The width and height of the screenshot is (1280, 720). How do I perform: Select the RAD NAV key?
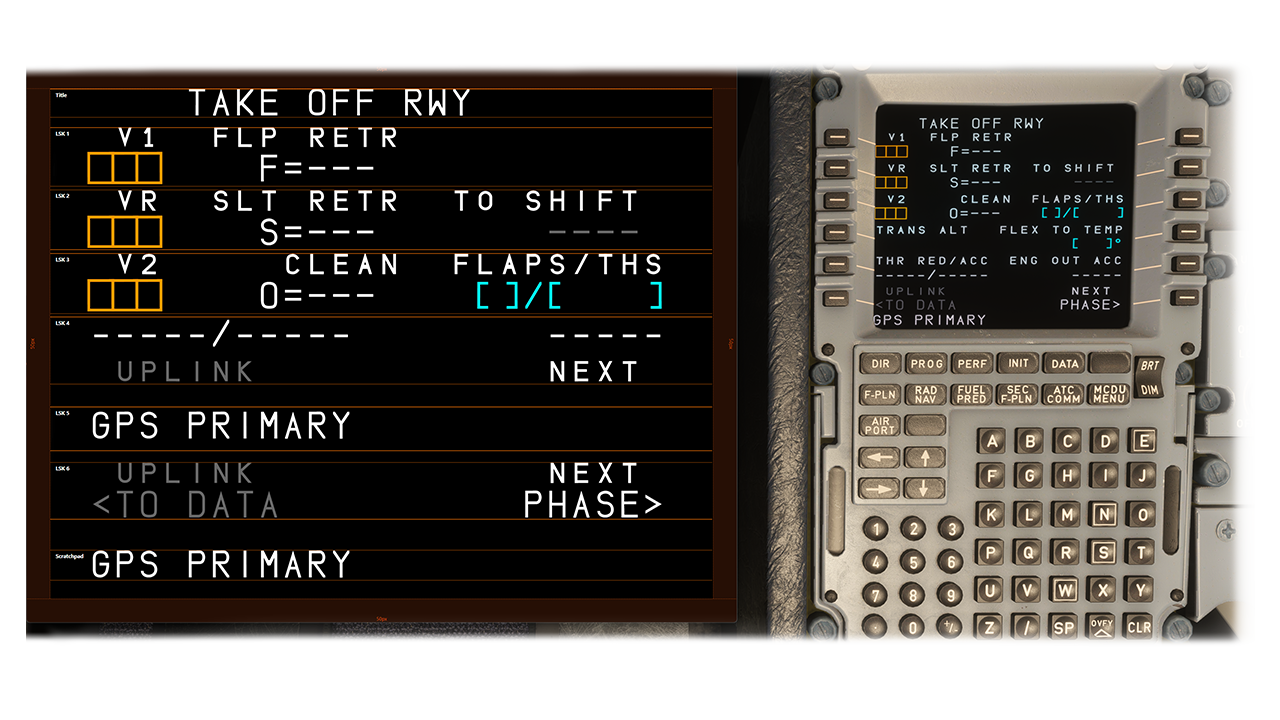click(x=926, y=395)
